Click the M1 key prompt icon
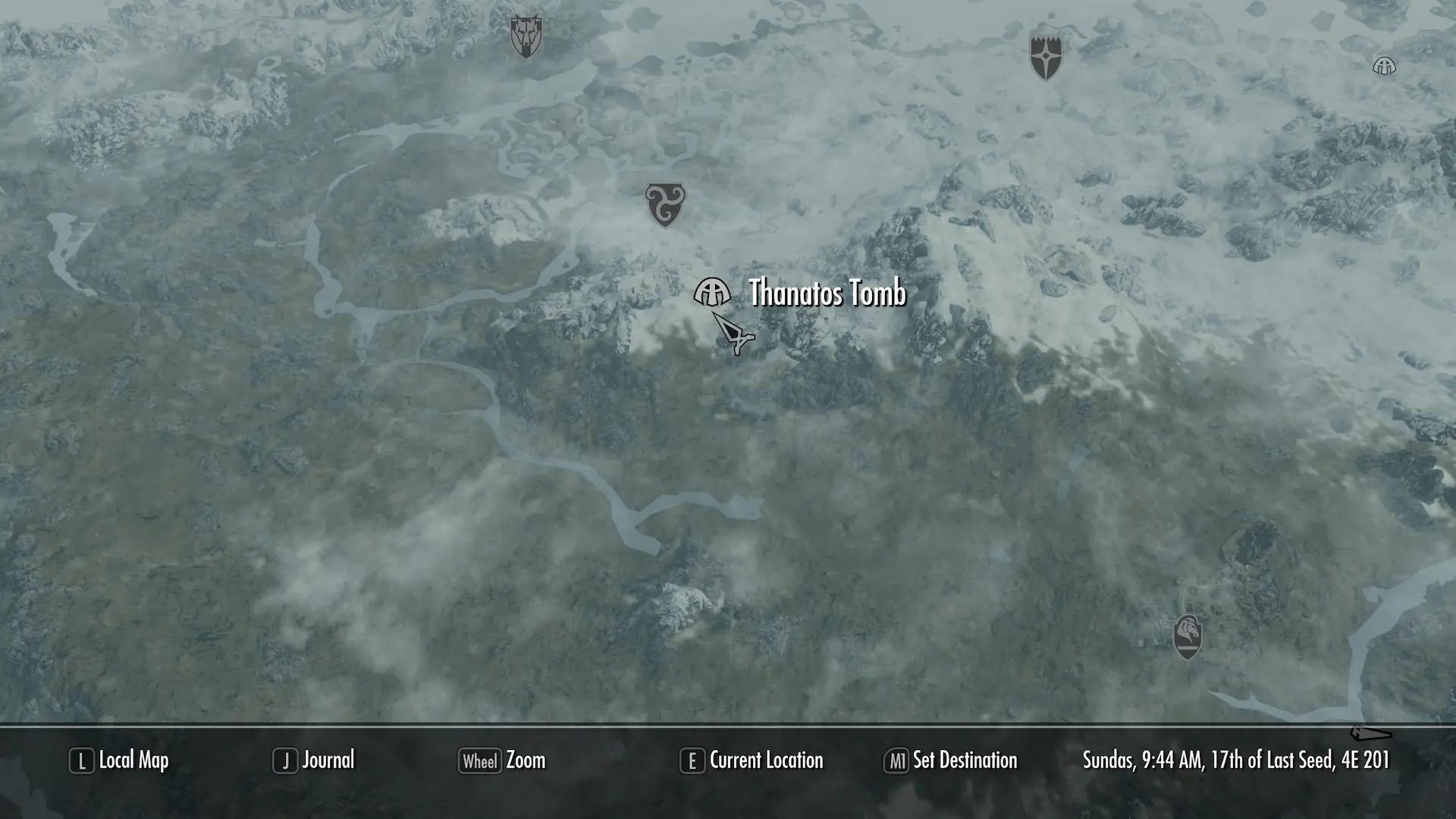 [x=896, y=761]
